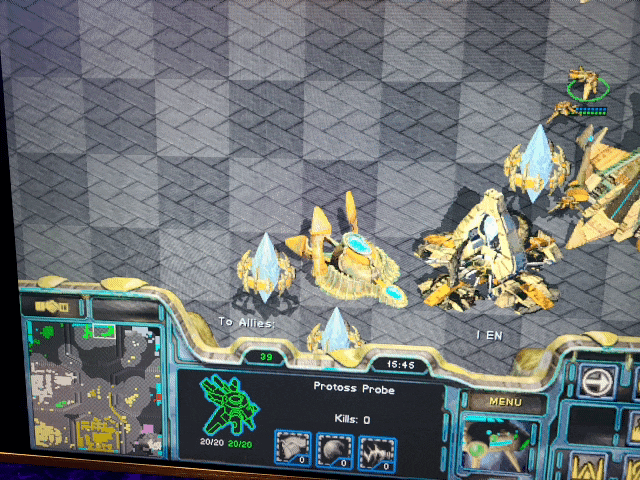Screen dimensions: 640x480
Task: Select the Probe with green selection circle
Action: (x=587, y=83)
